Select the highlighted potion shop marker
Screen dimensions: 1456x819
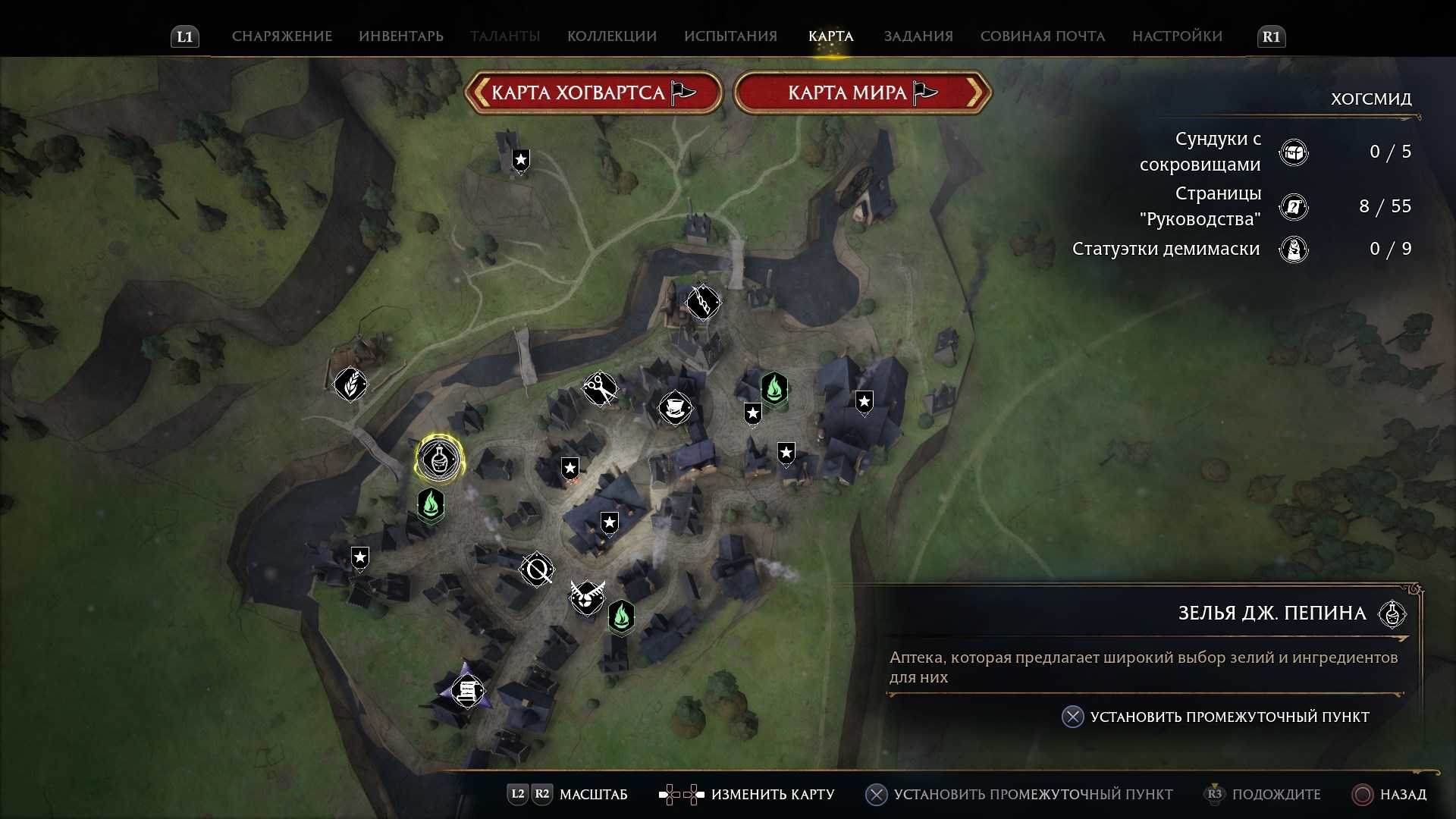(x=438, y=459)
